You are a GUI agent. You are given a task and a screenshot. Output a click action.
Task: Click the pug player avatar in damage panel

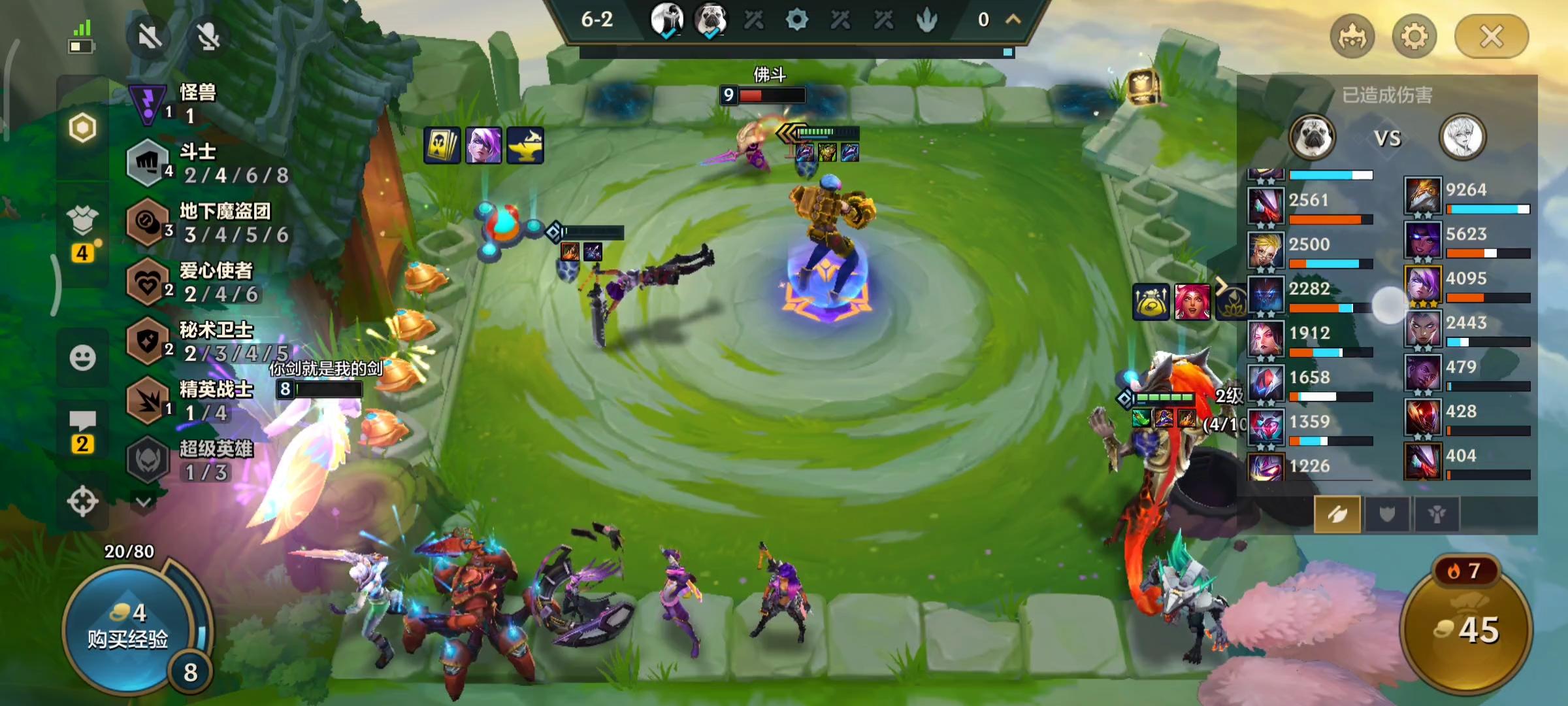(x=1311, y=138)
